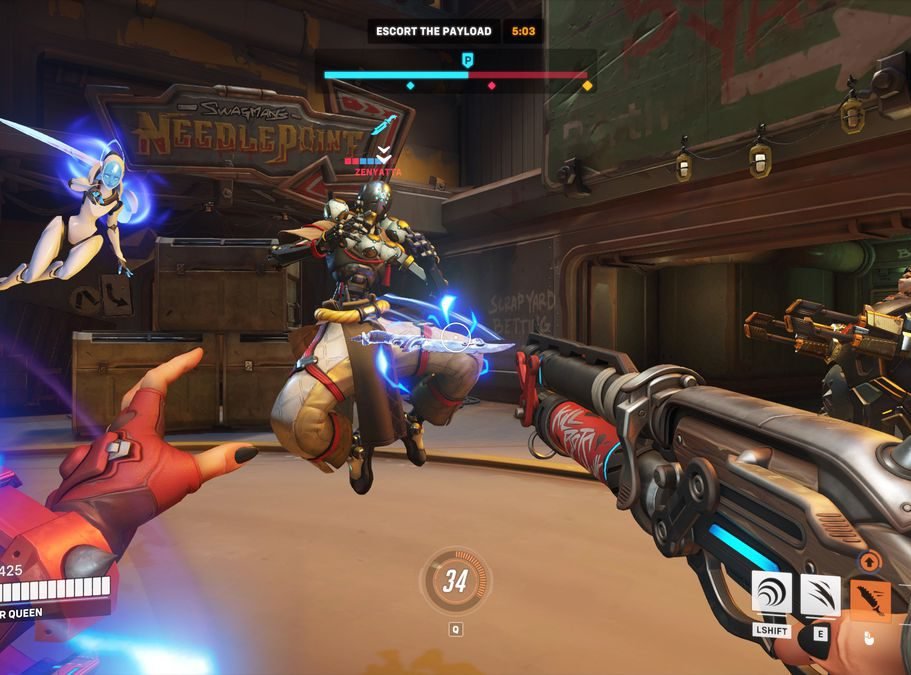Trigger the ultimate charge meter showing 34
Screen dimensions: 911x675
pyautogui.click(x=456, y=581)
